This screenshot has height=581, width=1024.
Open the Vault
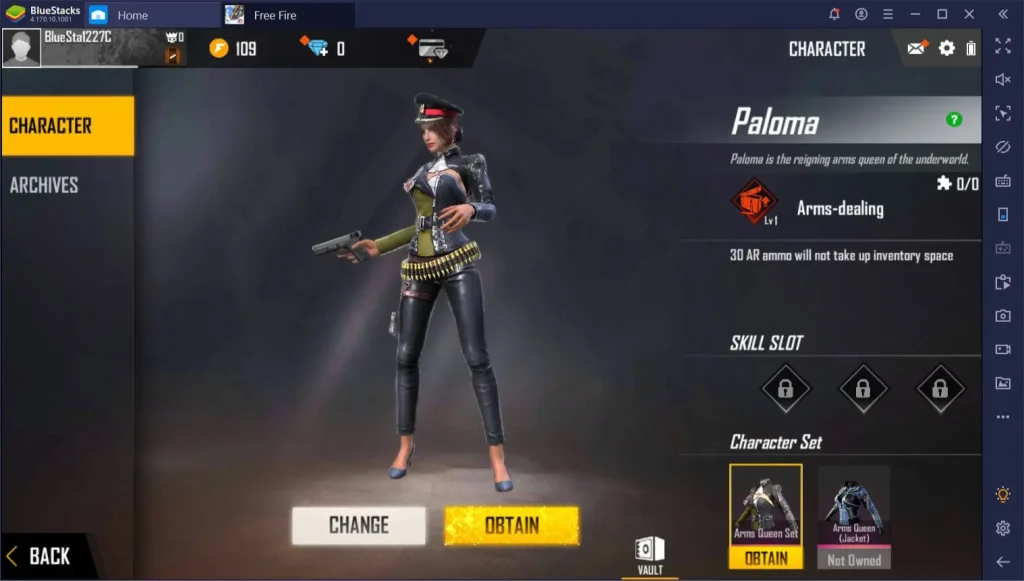tap(649, 553)
